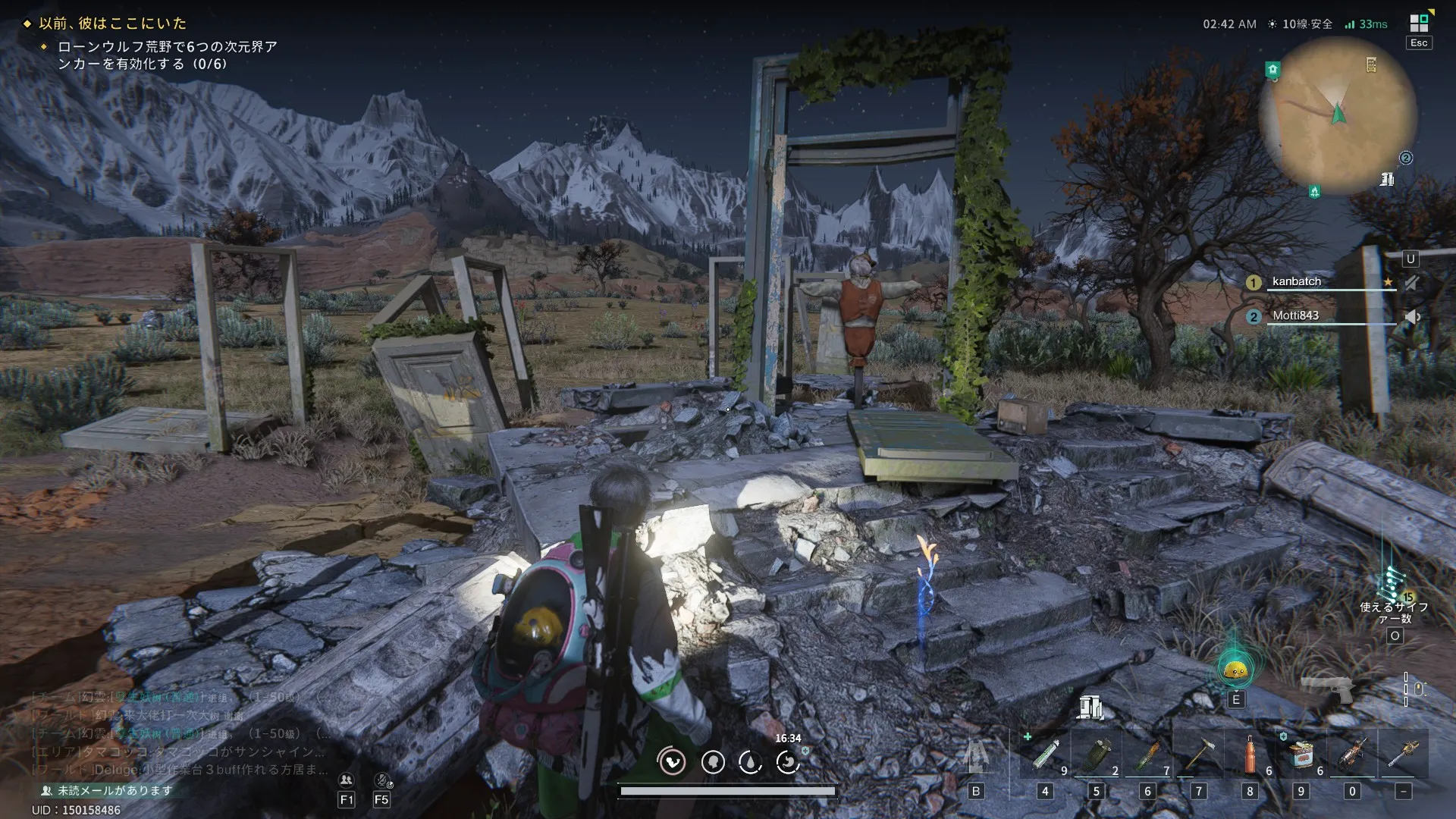Activate the yellow creature deviation icon

pos(1235,669)
